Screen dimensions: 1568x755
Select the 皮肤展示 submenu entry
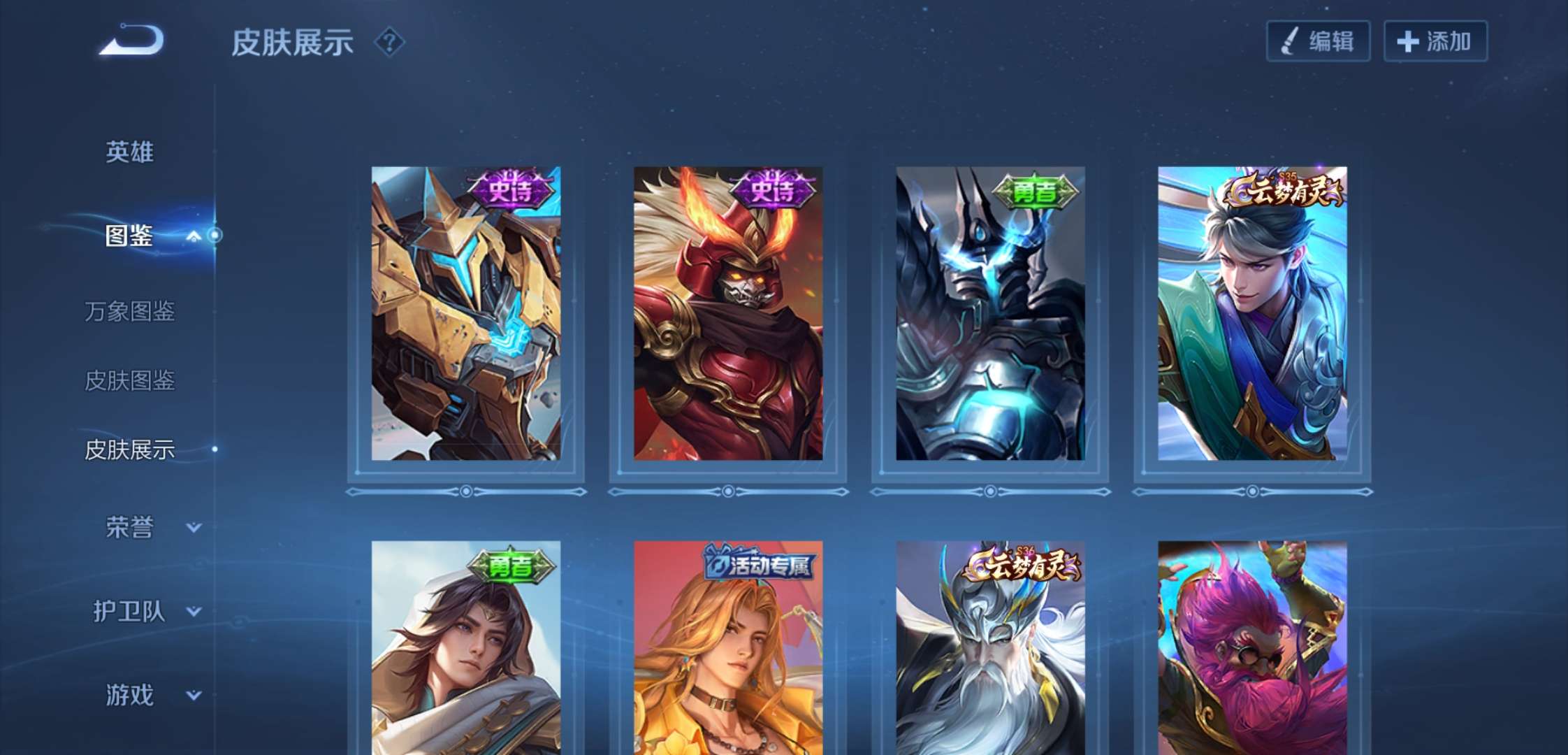129,450
